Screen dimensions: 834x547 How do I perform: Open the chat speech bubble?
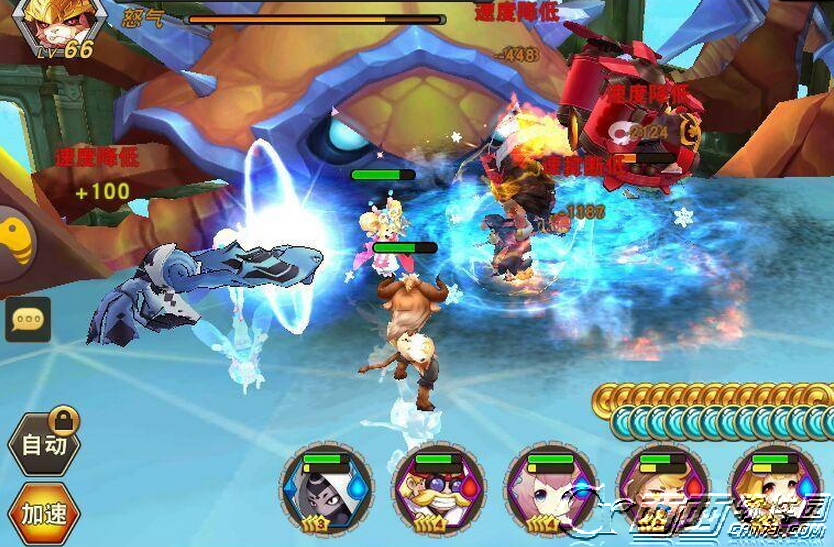click(28, 320)
